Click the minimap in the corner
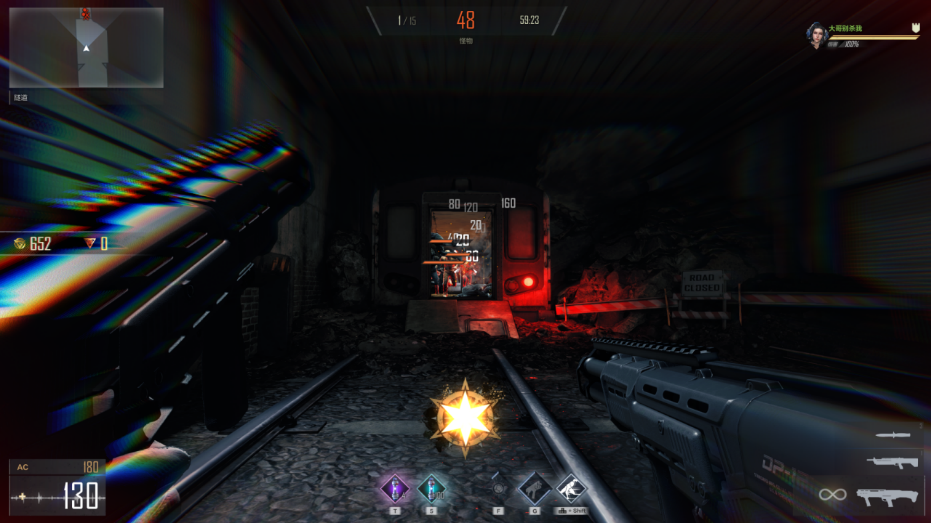This screenshot has width=931, height=524. 86,47
